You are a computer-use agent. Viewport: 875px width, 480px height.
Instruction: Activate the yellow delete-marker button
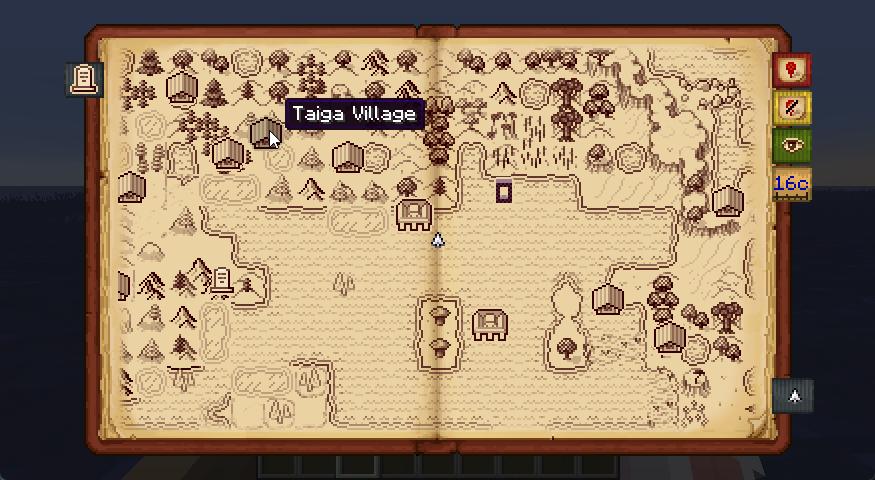[792, 108]
